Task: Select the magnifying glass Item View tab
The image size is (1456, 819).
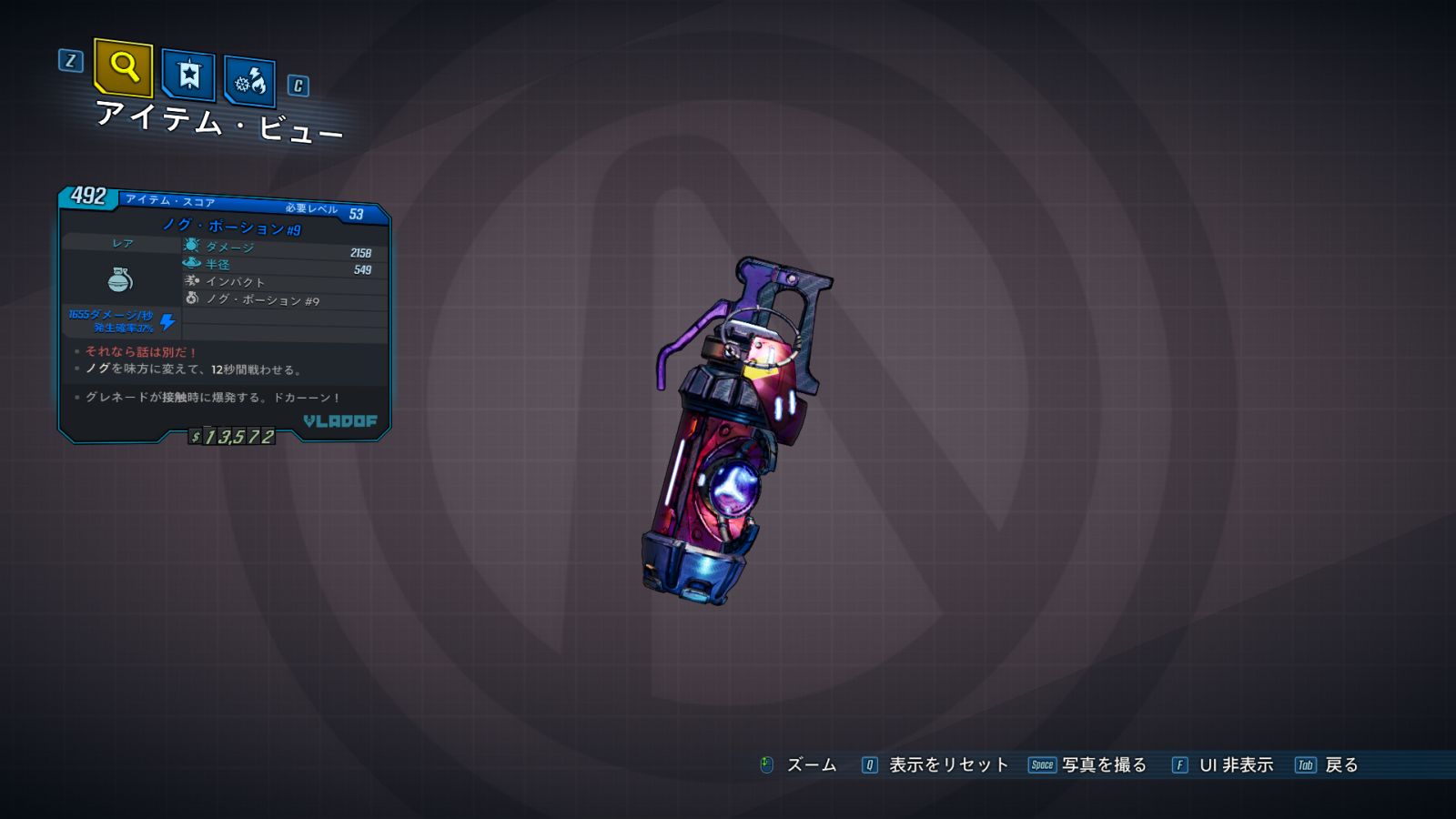Action: pos(123,67)
